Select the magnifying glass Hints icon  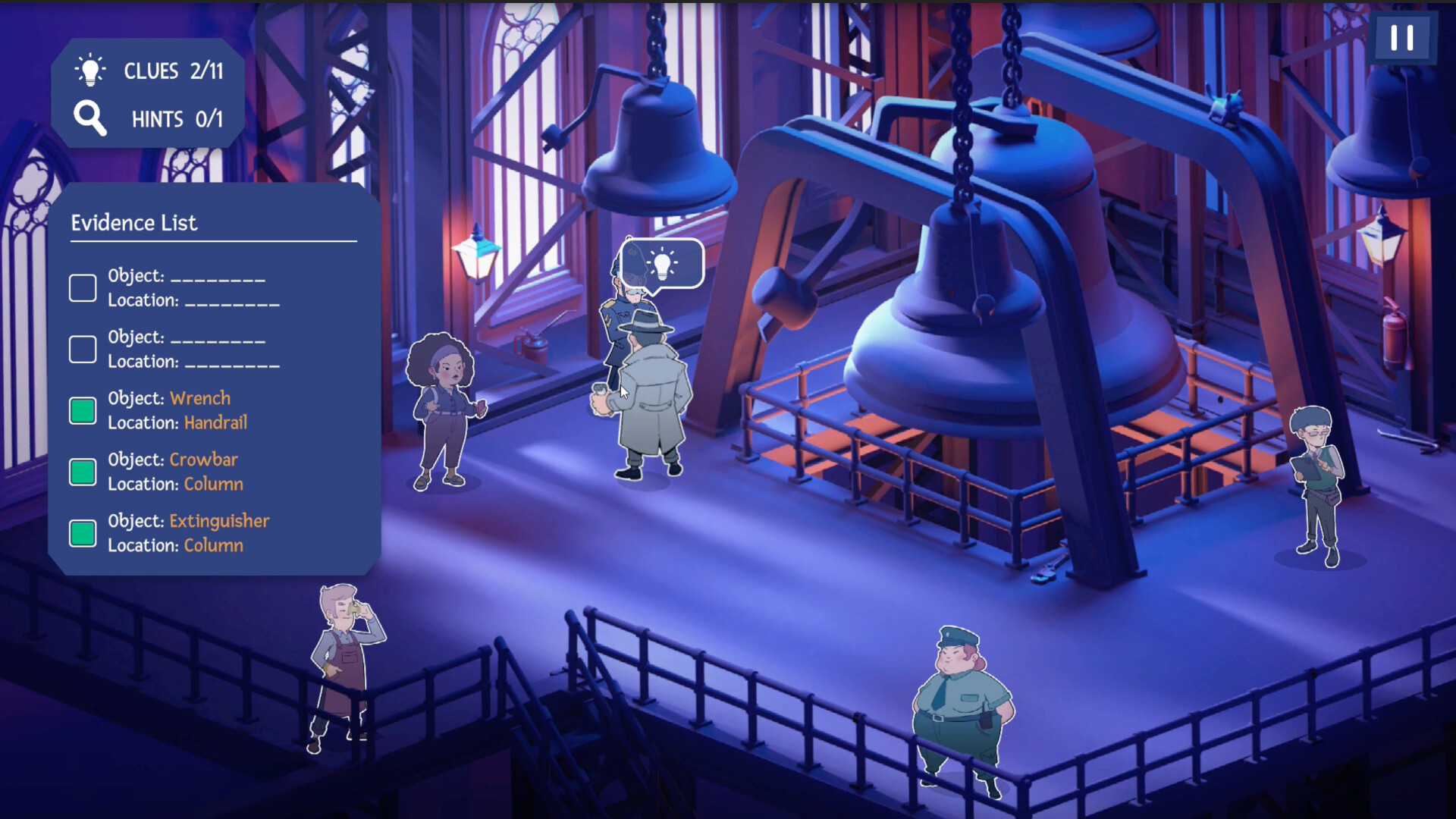89,118
